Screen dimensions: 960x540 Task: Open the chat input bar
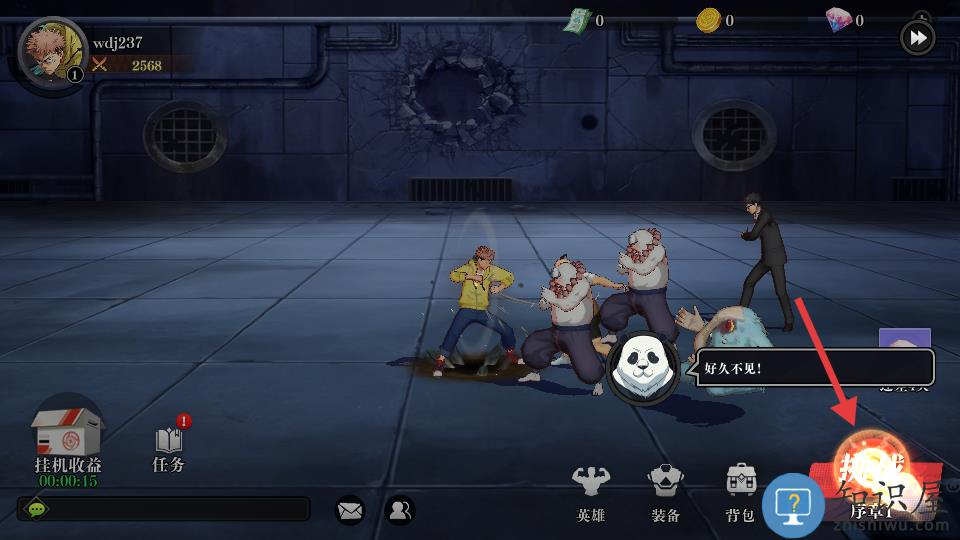click(x=163, y=509)
